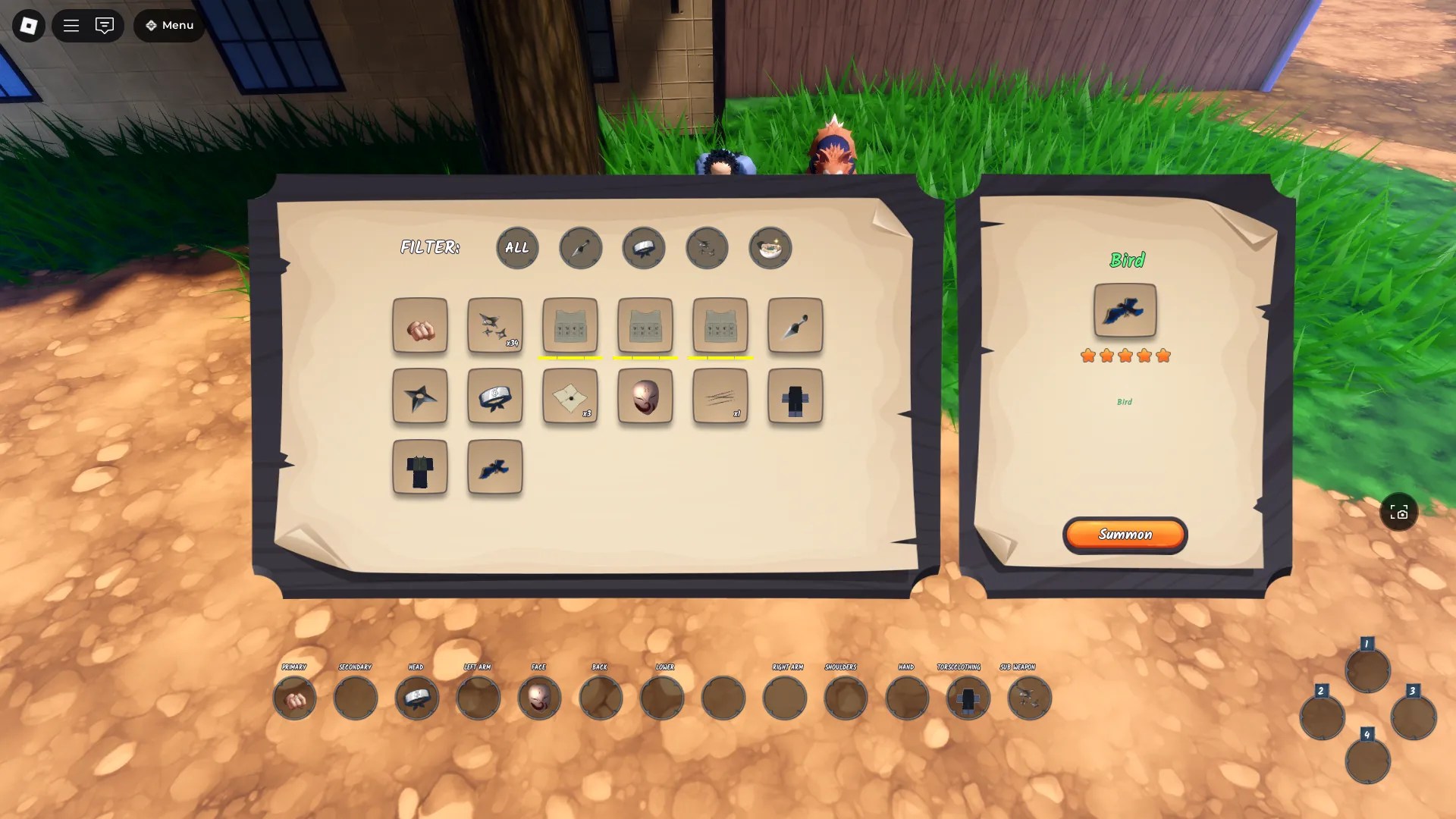Select the paper bomb item marked x3

click(x=570, y=397)
